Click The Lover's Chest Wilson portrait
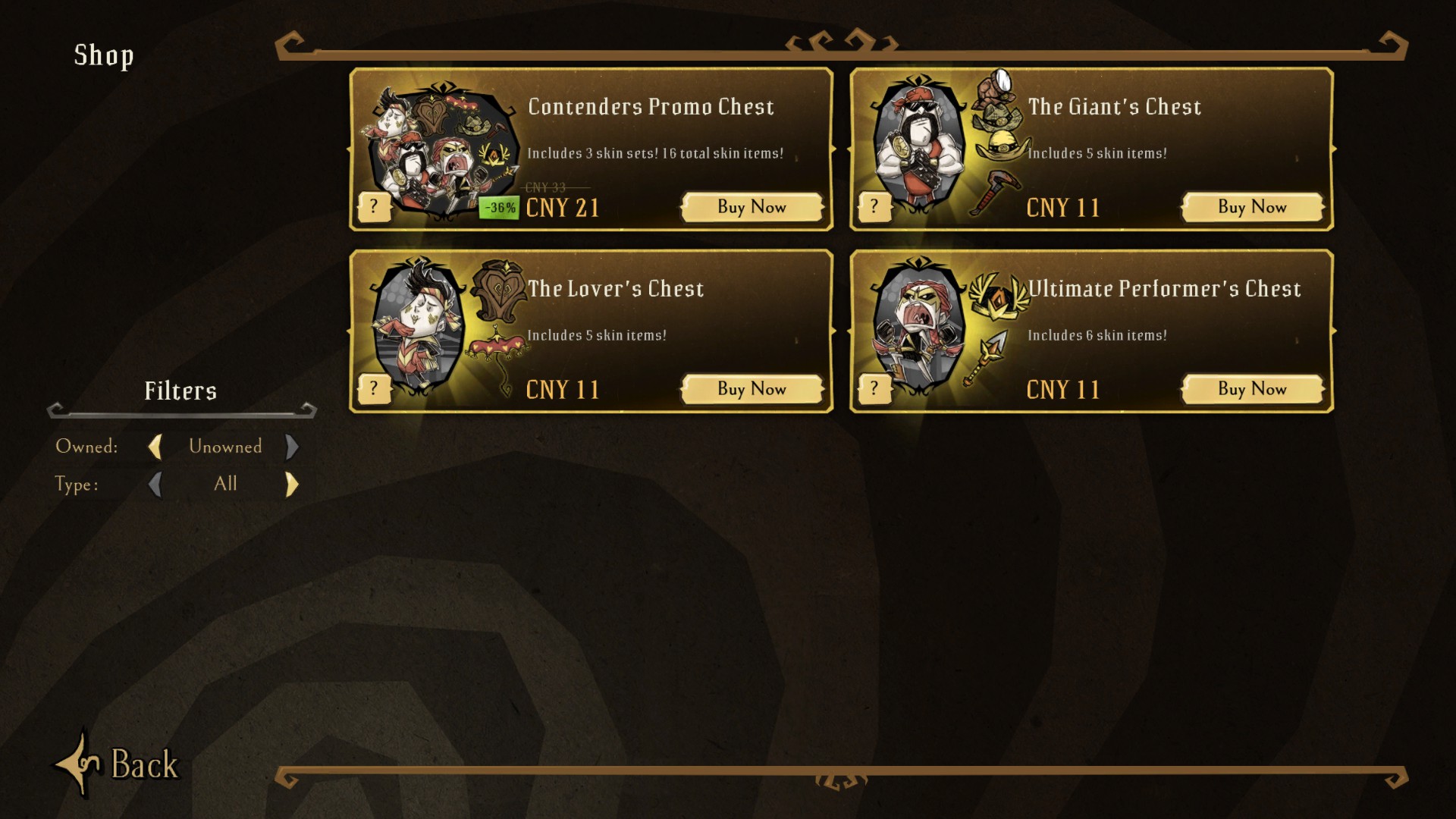Screen dimensions: 1456x819 coord(417,326)
